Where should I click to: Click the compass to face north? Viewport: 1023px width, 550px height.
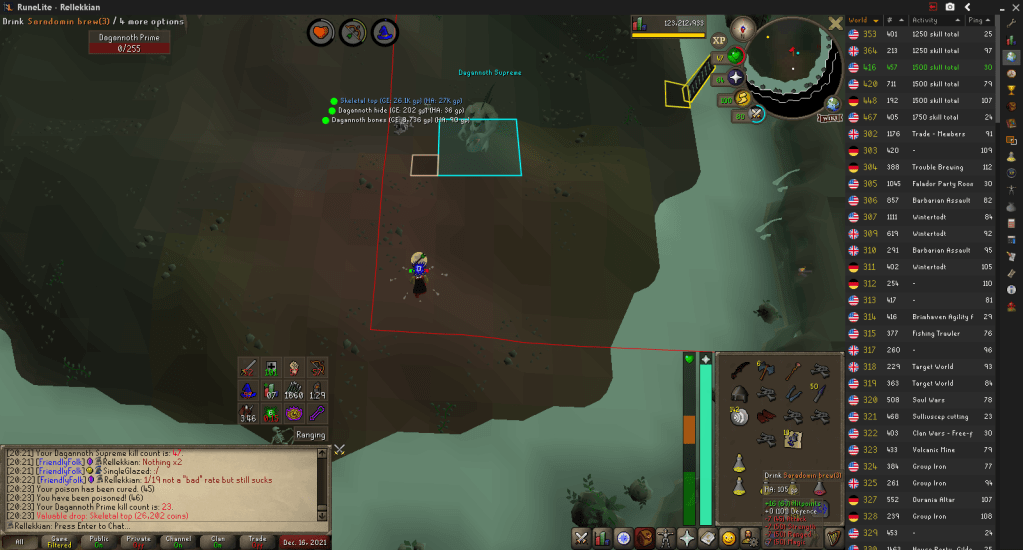[741, 27]
